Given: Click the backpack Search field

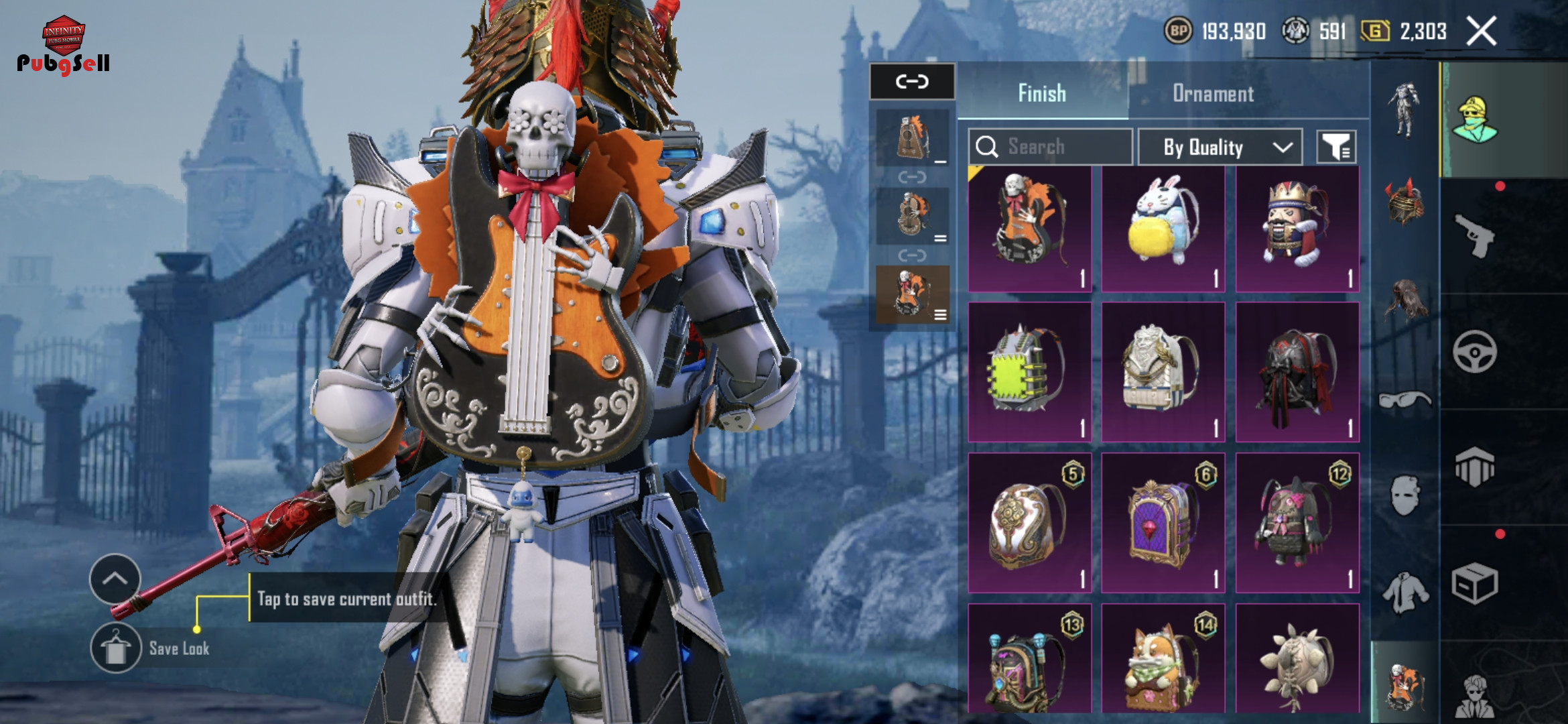Looking at the screenshot, I should [1050, 147].
